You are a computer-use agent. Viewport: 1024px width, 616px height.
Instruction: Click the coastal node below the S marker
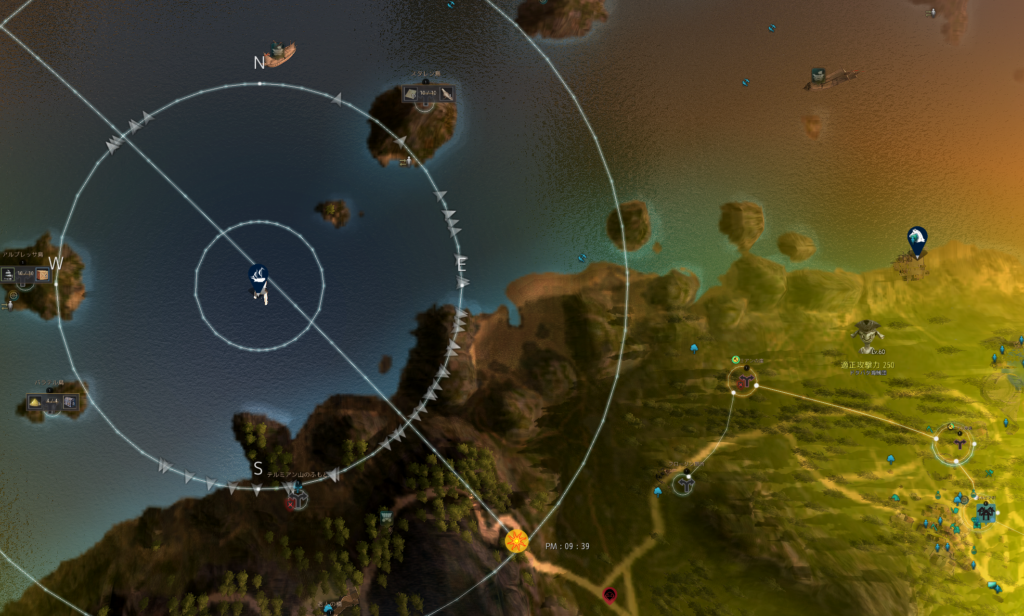pos(297,494)
